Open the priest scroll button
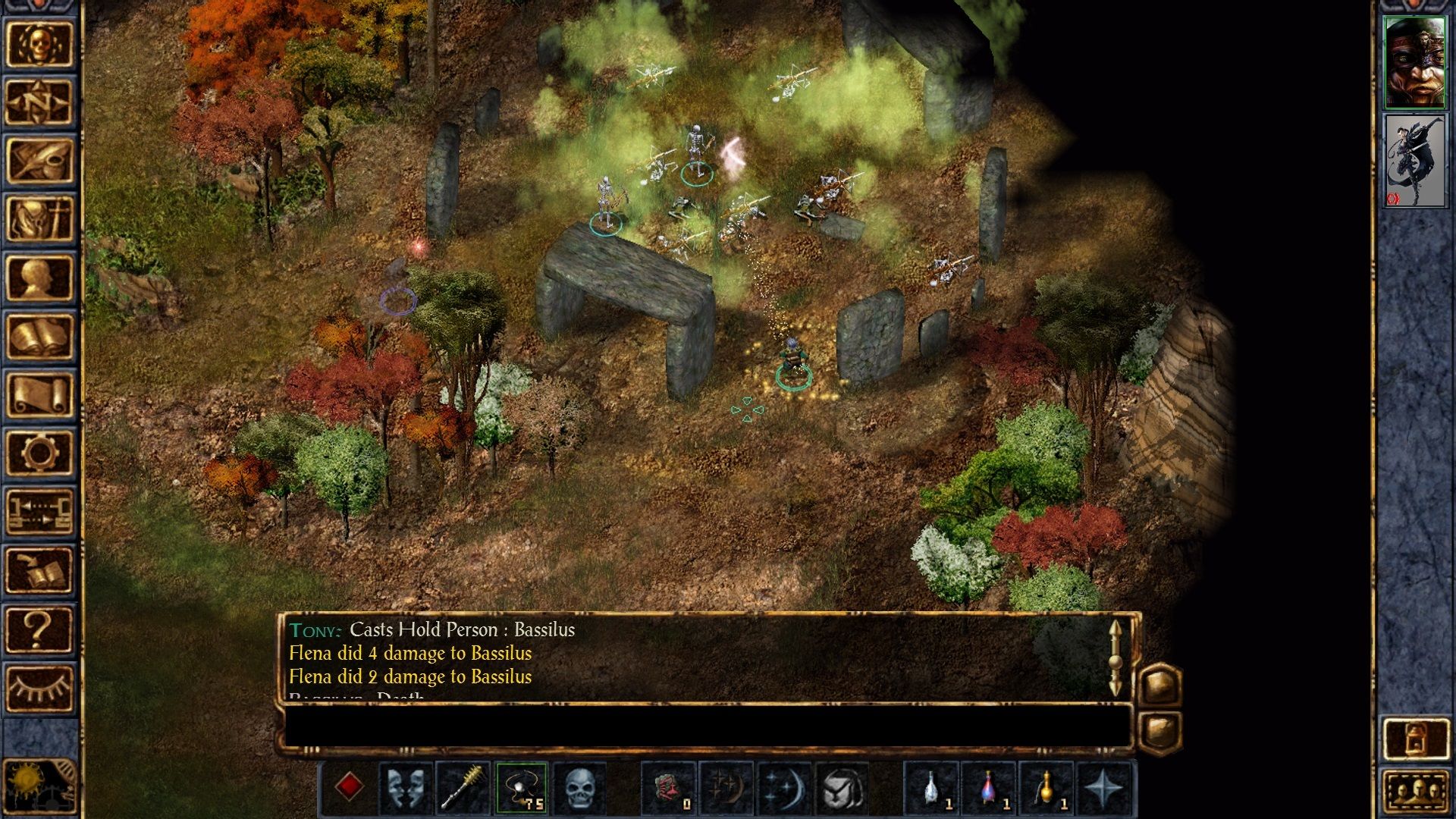1456x819 pixels. [x=39, y=395]
